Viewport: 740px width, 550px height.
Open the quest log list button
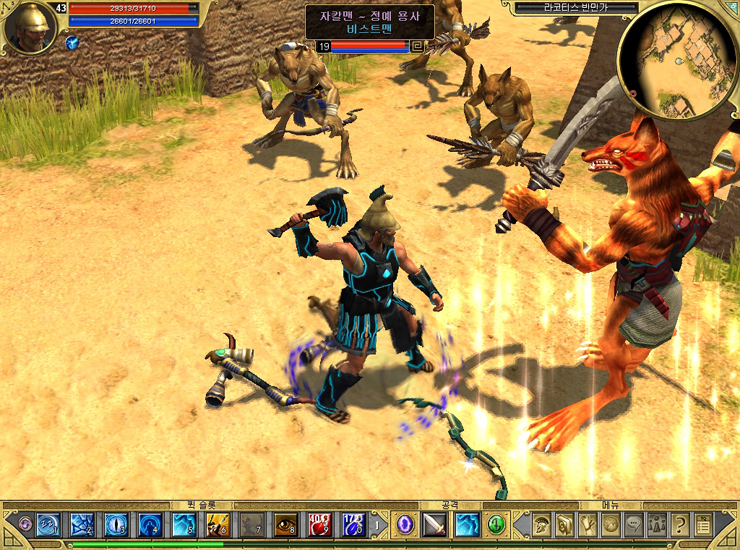tap(704, 524)
